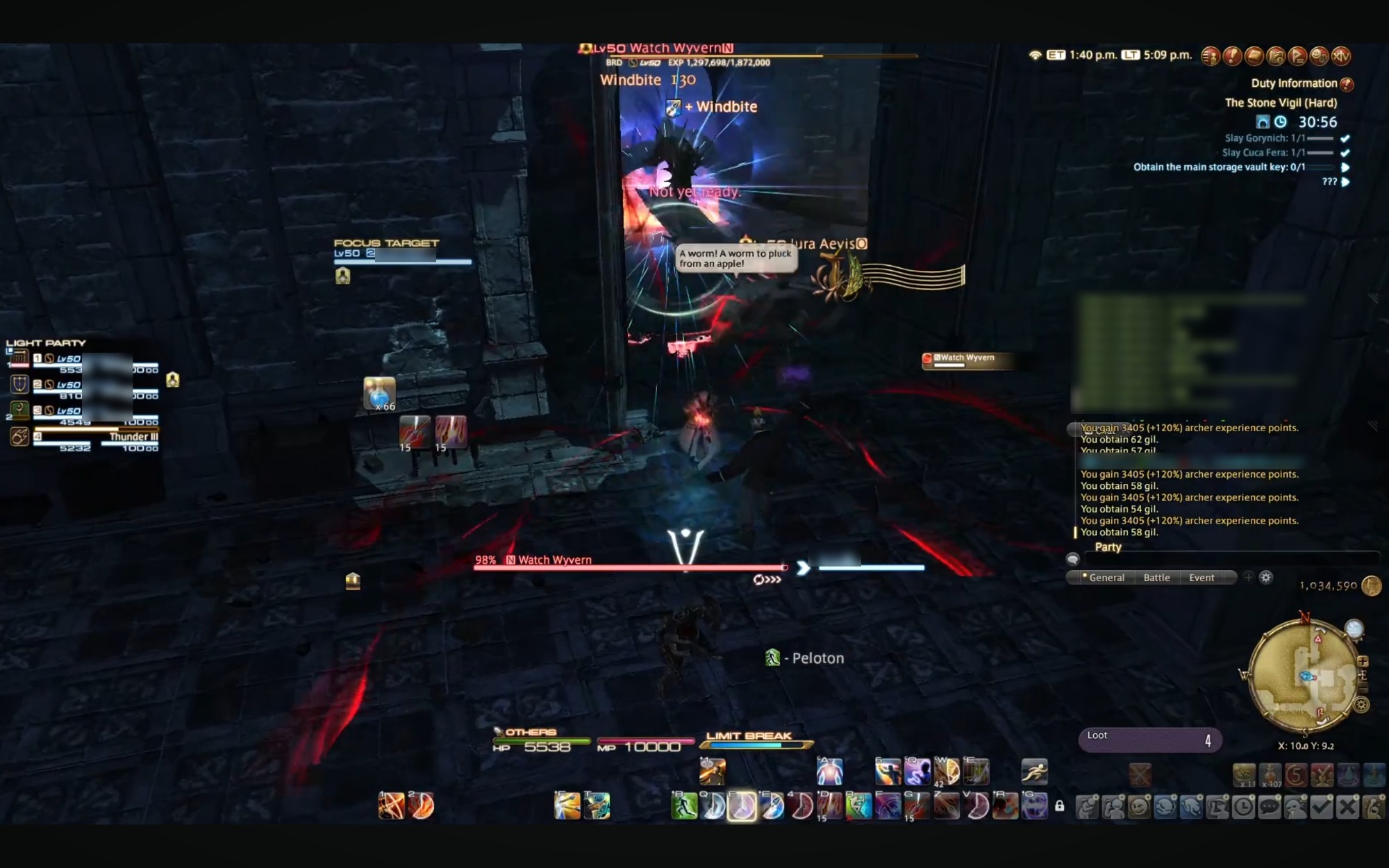This screenshot has width=1389, height=868.
Task: Select the speech bubble emote icon
Action: point(1270,806)
